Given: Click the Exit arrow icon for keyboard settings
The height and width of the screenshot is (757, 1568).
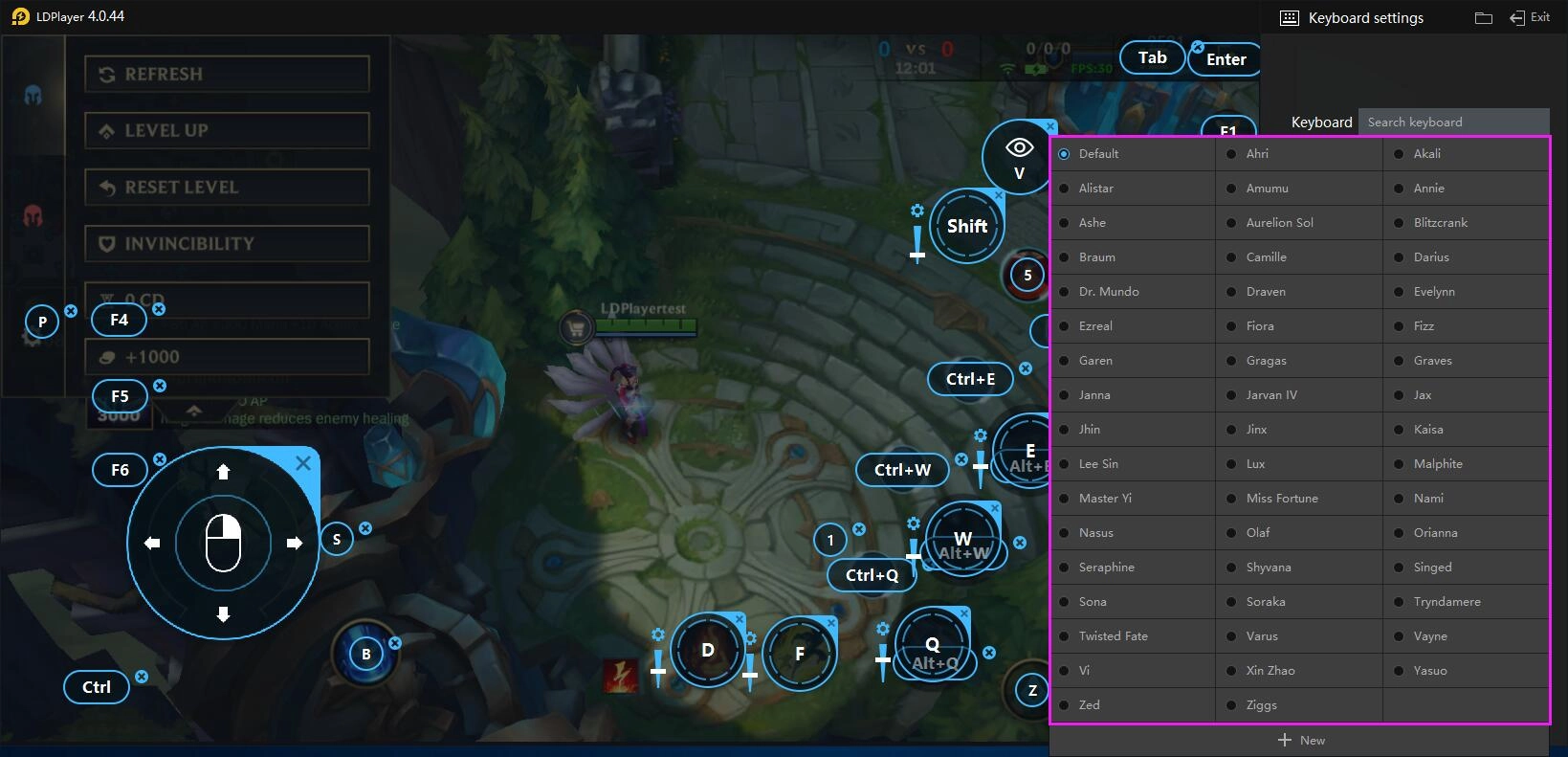Looking at the screenshot, I should point(1516,16).
